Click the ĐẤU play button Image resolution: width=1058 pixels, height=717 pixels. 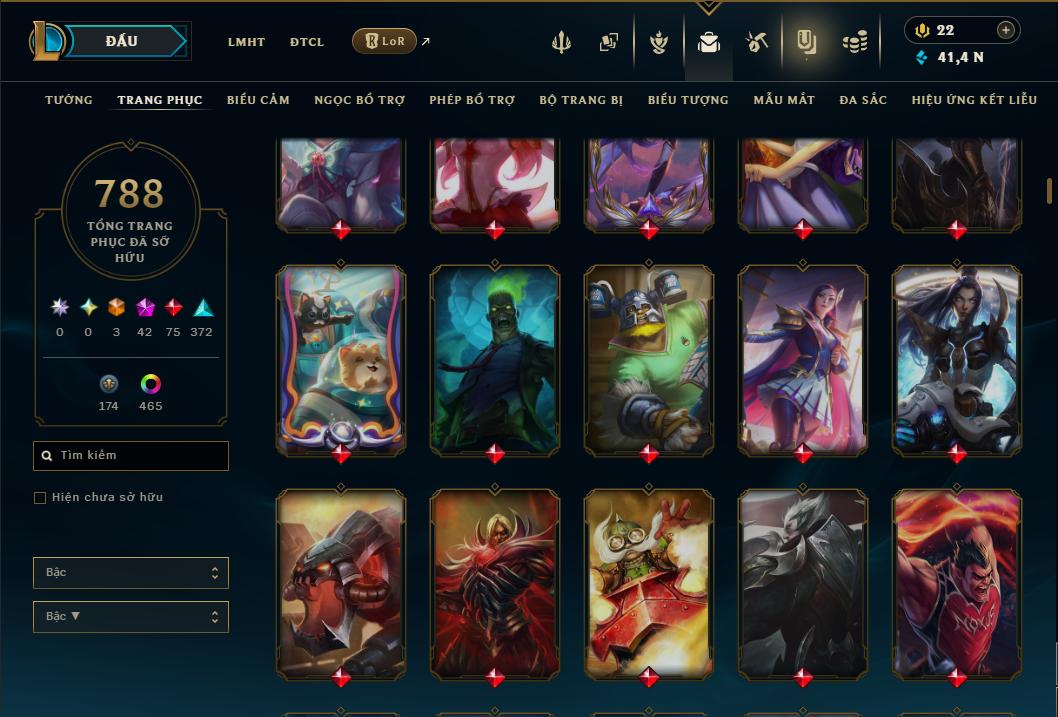coord(121,41)
